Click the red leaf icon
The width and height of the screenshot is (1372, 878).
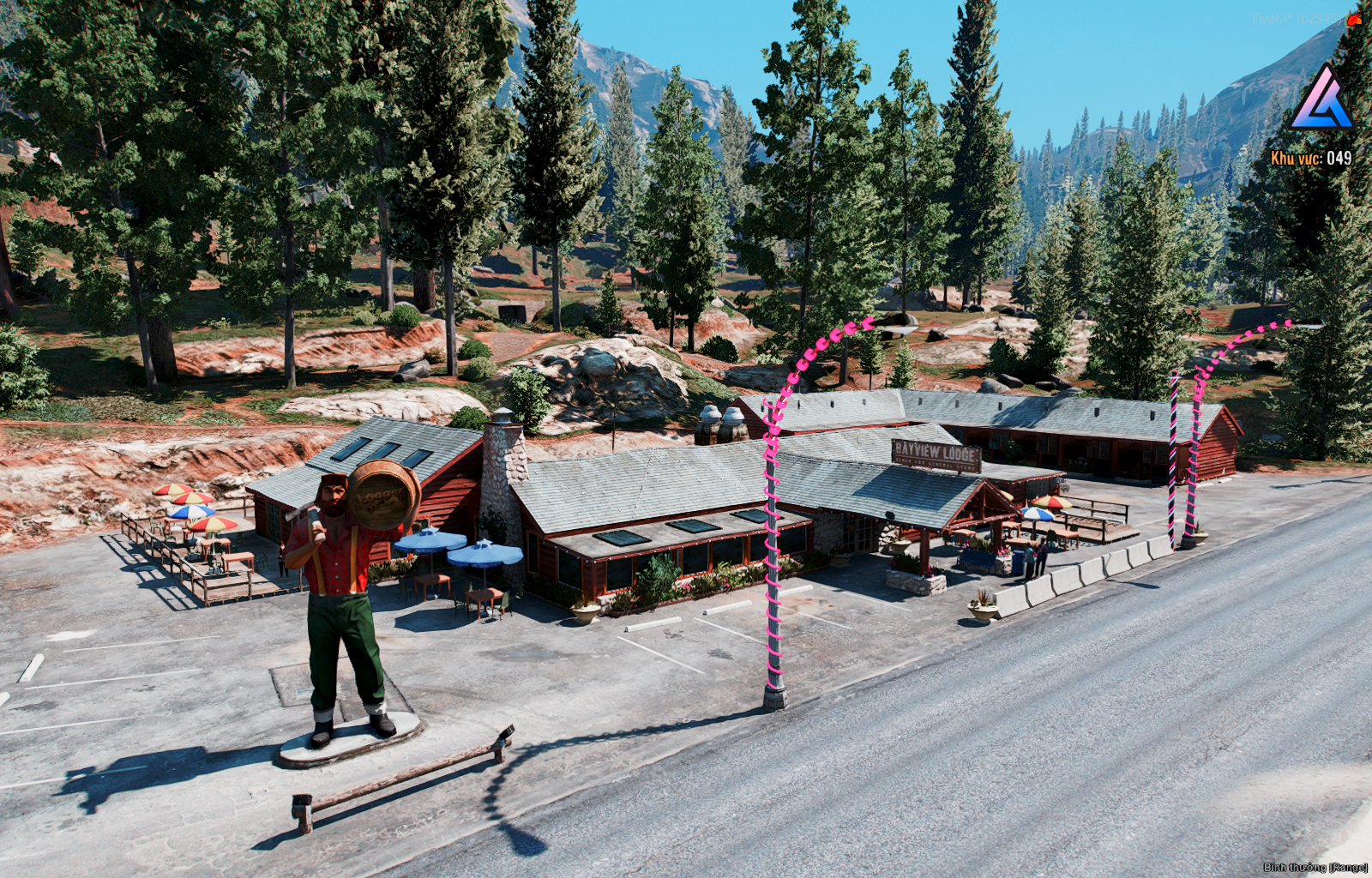1355,18
